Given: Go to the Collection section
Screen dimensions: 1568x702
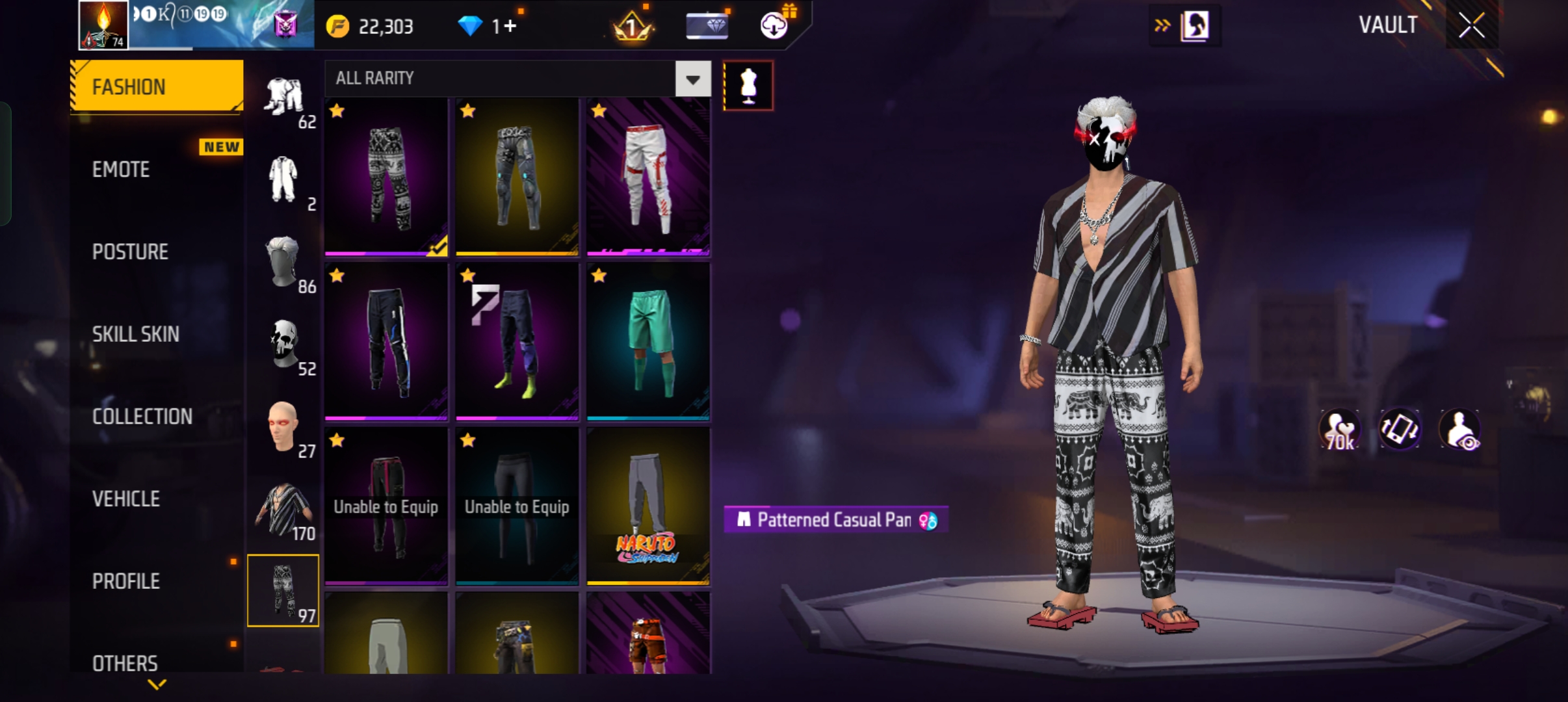Looking at the screenshot, I should coord(142,417).
